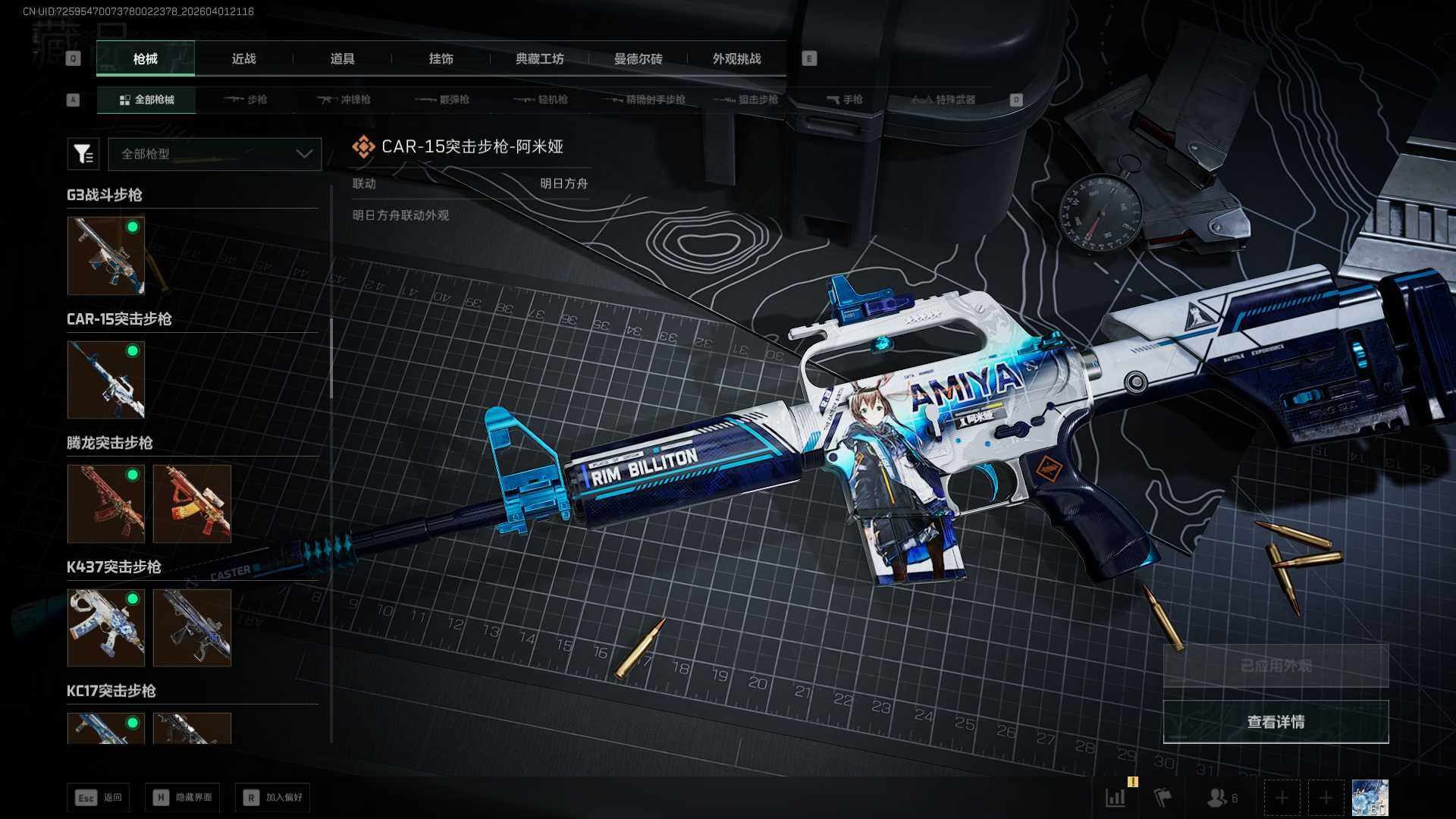Show the 外观挑战 tab
Screen dimensions: 1456x819
point(736,58)
